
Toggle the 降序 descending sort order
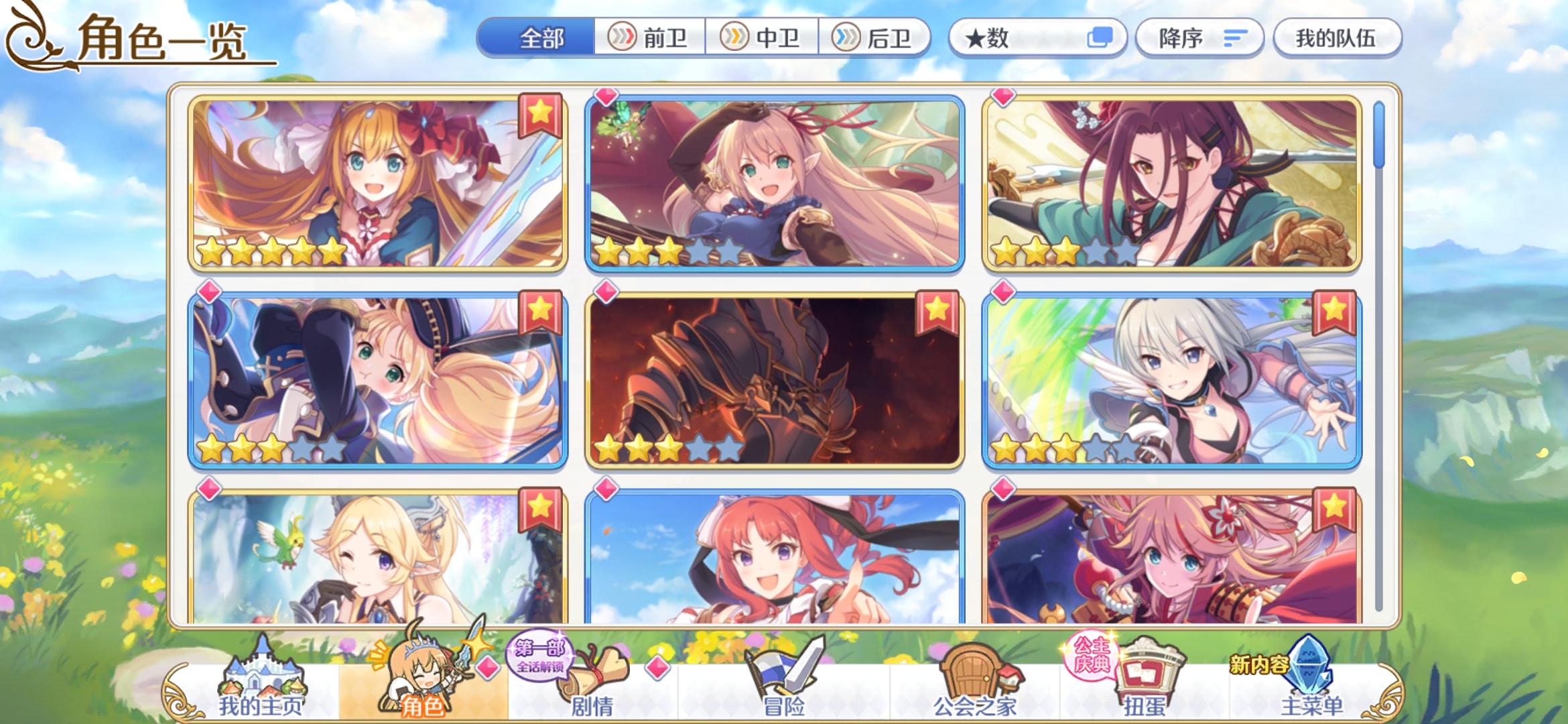pos(1199,38)
